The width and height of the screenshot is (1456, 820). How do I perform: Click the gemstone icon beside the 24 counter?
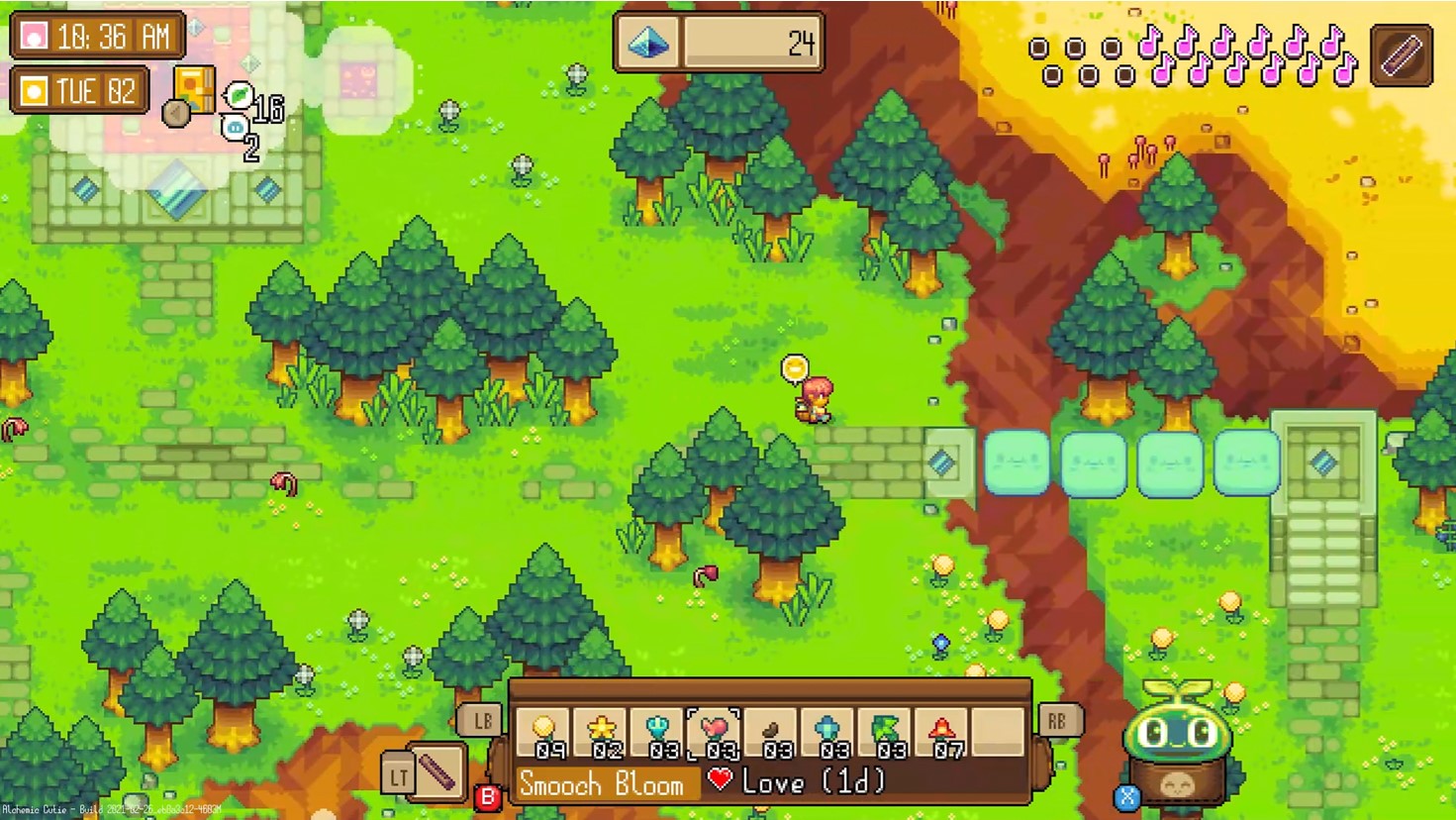[x=648, y=43]
